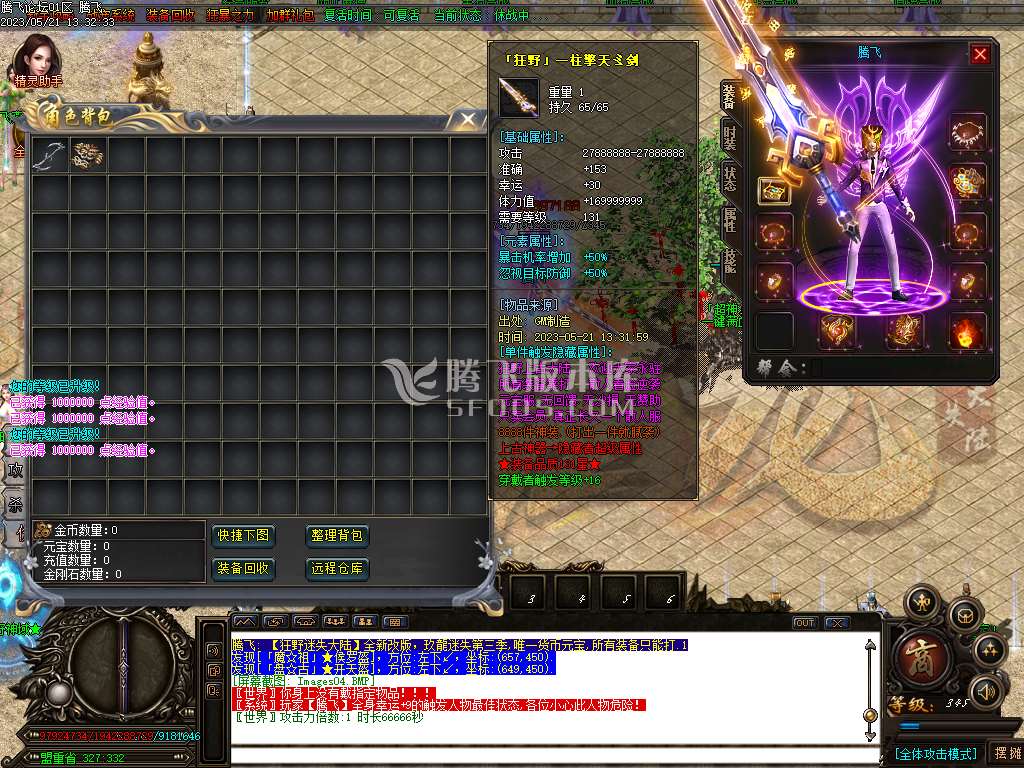Open the 加群礼包 gift pack
1024x768 pixels.
click(x=290, y=16)
